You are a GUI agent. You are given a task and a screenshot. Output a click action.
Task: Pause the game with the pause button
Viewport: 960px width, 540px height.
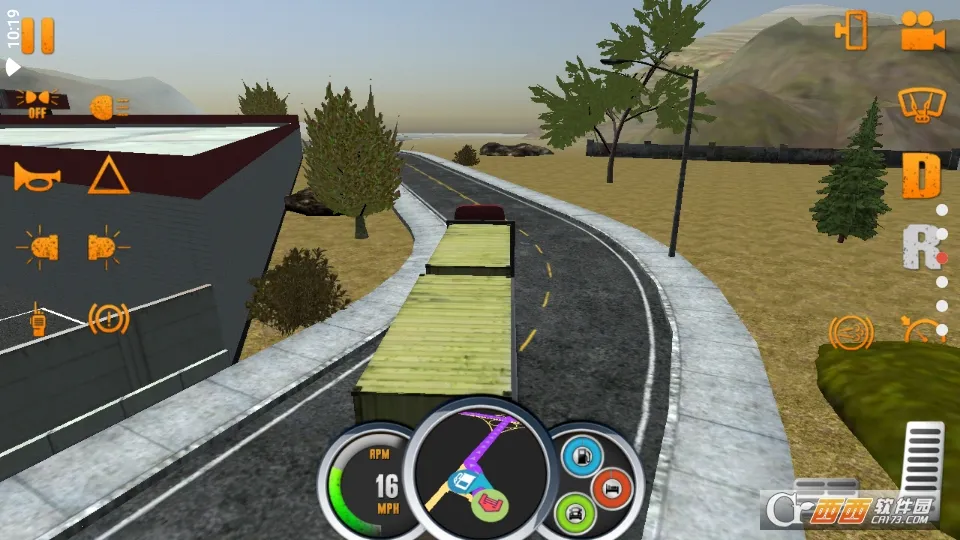point(38,36)
